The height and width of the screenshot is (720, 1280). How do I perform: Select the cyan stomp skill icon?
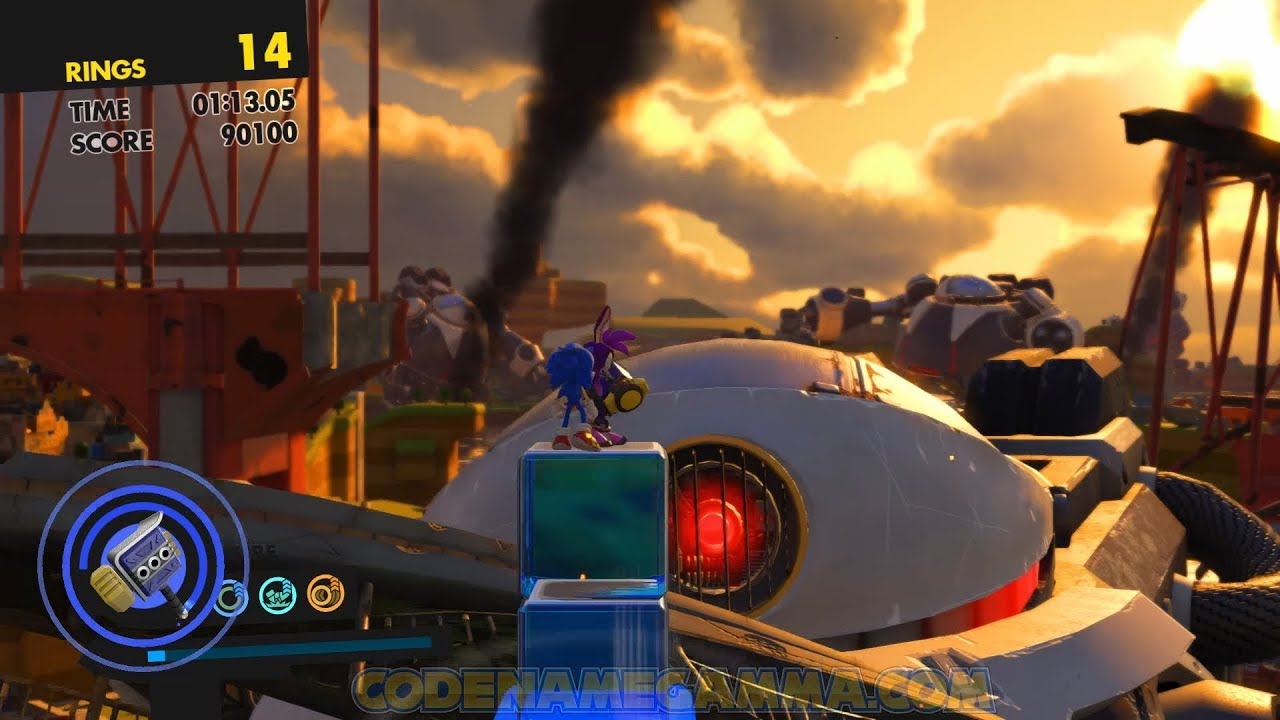277,595
